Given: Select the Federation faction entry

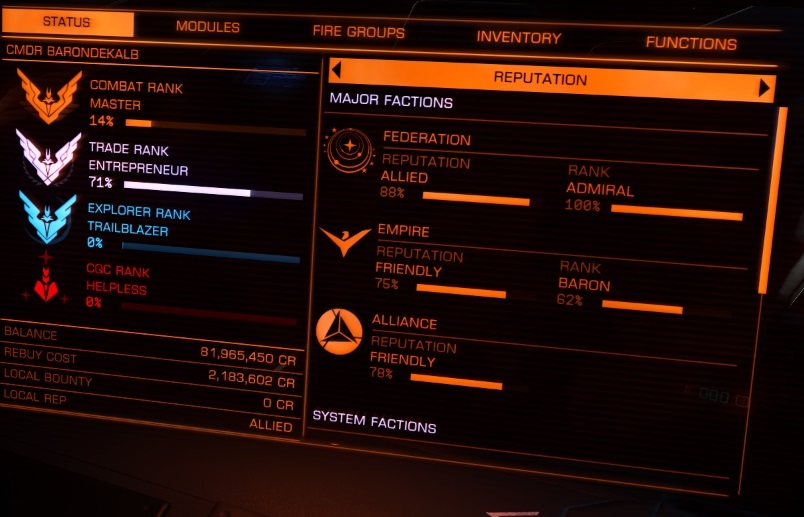Looking at the screenshot, I should [x=426, y=138].
